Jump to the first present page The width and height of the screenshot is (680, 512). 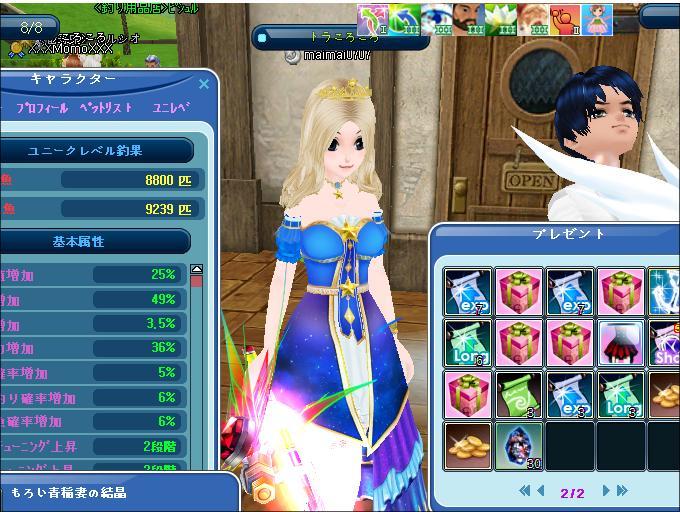523,491
